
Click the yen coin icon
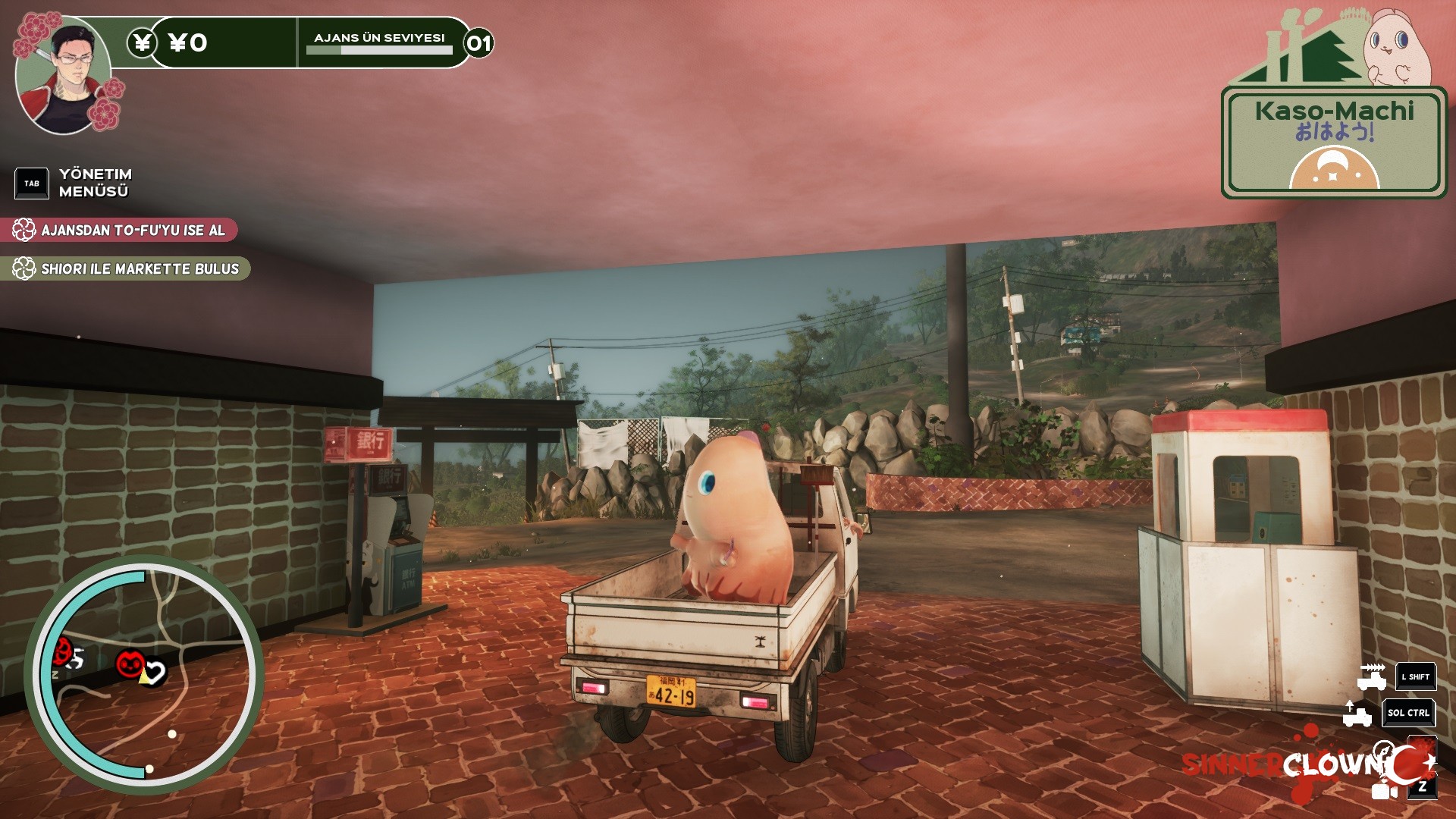pos(142,42)
